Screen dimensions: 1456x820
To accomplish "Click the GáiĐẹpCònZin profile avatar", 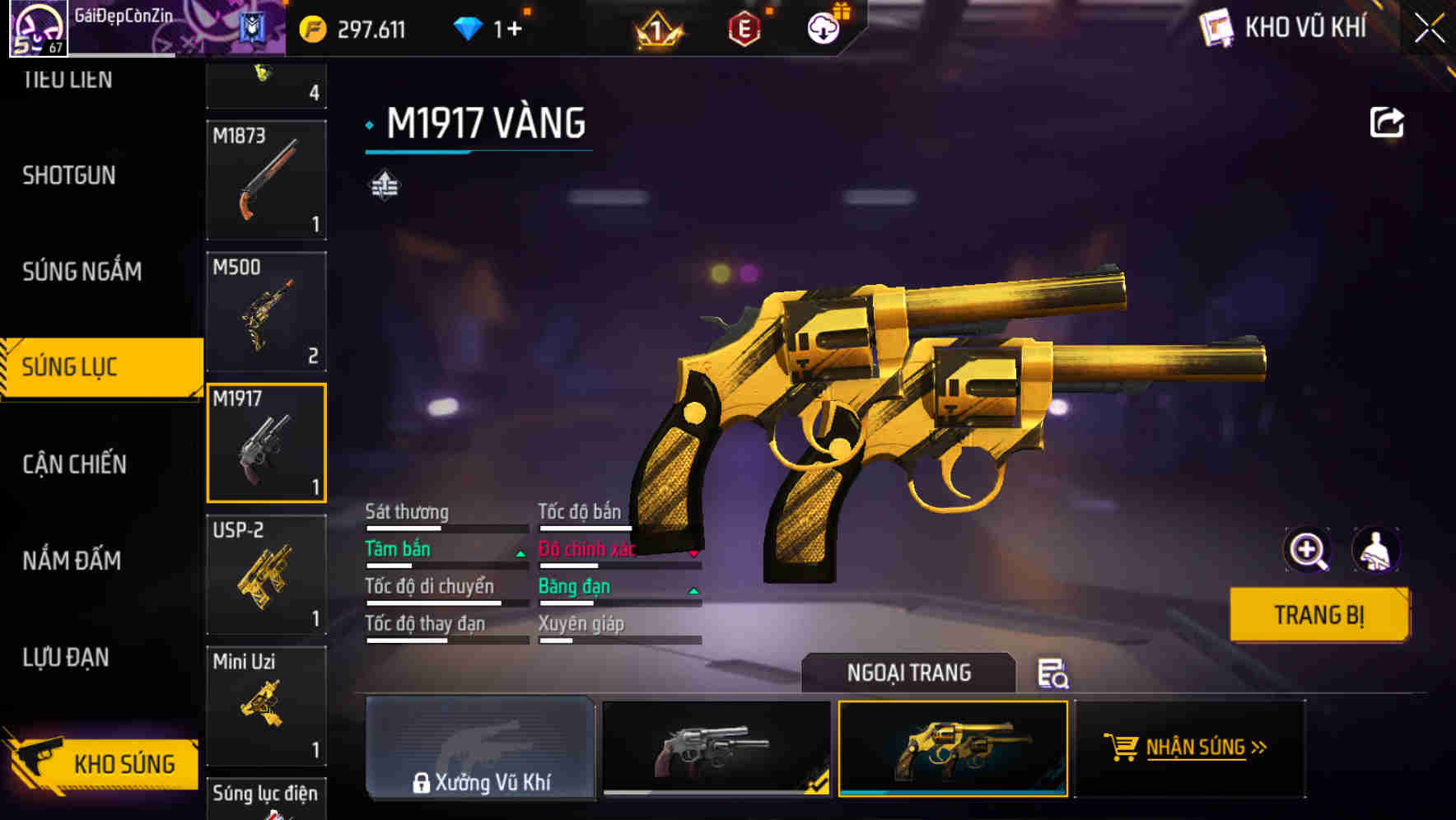I will pyautogui.click(x=36, y=27).
